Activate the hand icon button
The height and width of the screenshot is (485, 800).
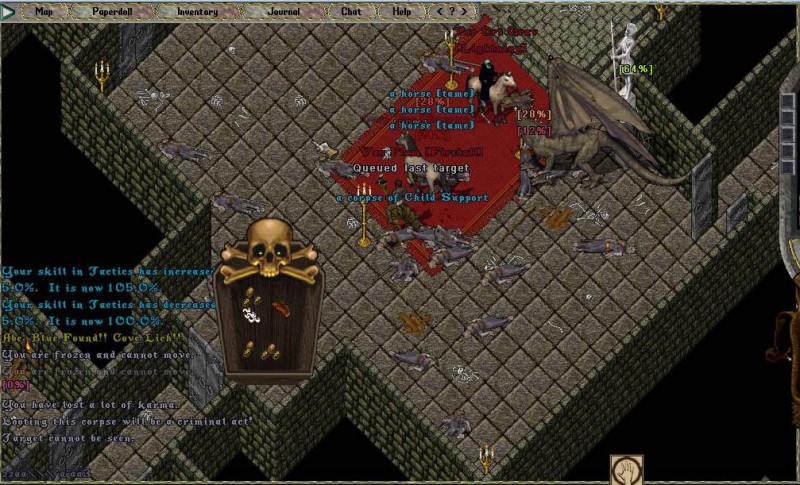pyautogui.click(x=627, y=469)
